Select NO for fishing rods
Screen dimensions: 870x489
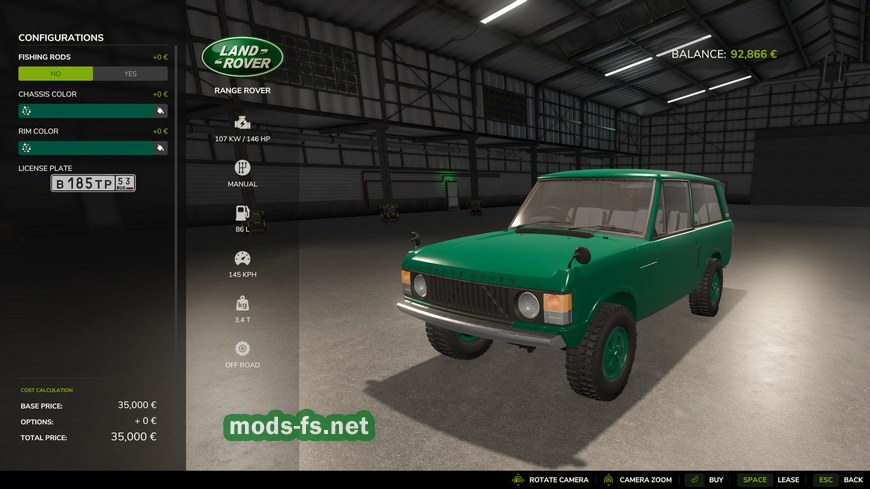pos(55,74)
